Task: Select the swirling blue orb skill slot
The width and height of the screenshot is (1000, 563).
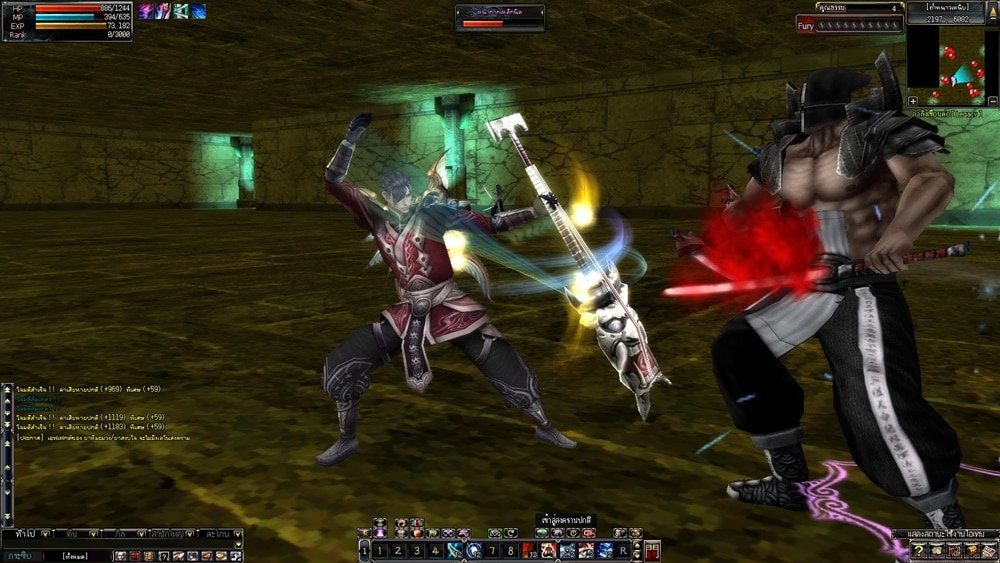Action: [474, 550]
